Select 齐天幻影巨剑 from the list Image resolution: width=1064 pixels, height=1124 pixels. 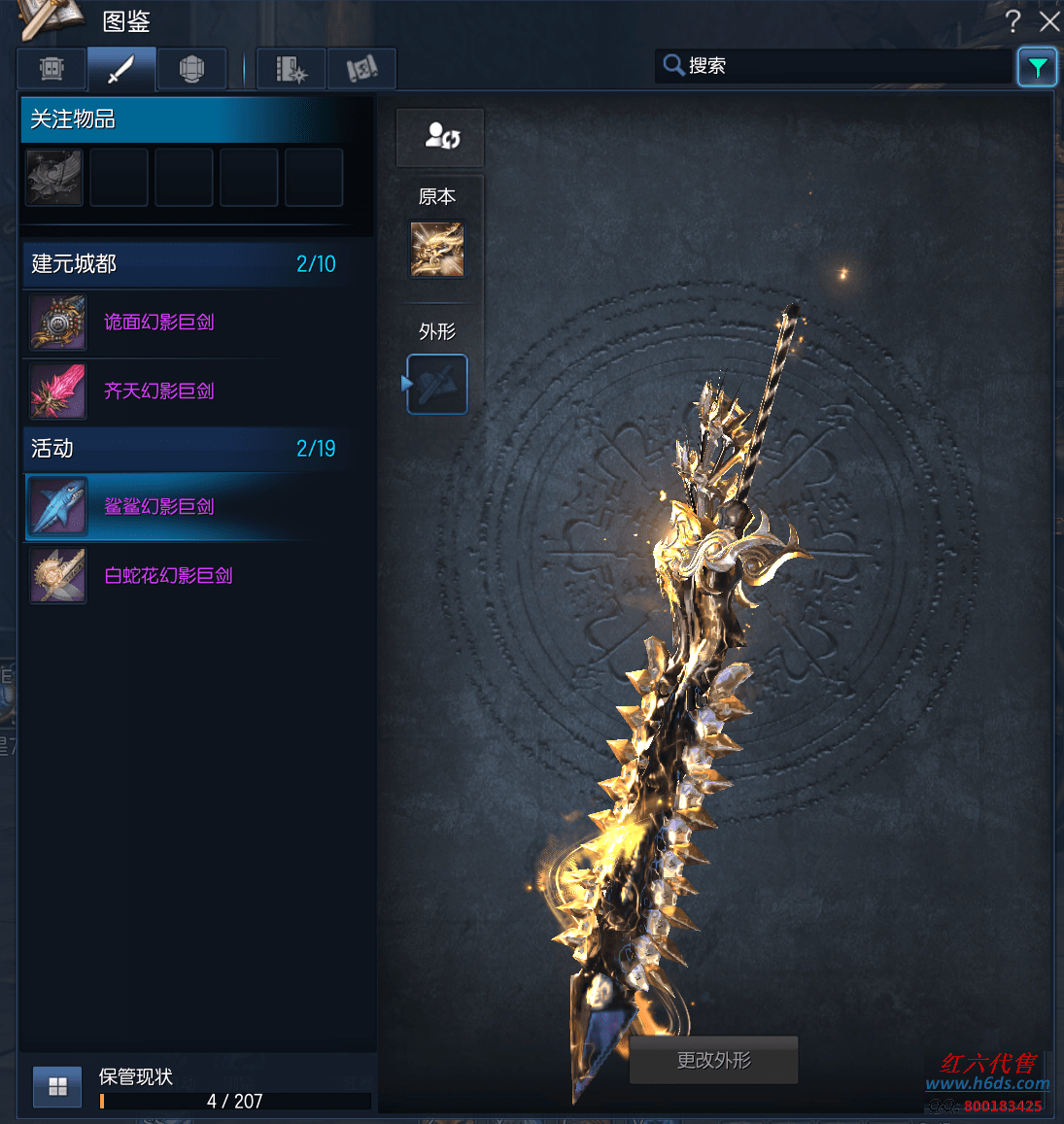(x=158, y=392)
